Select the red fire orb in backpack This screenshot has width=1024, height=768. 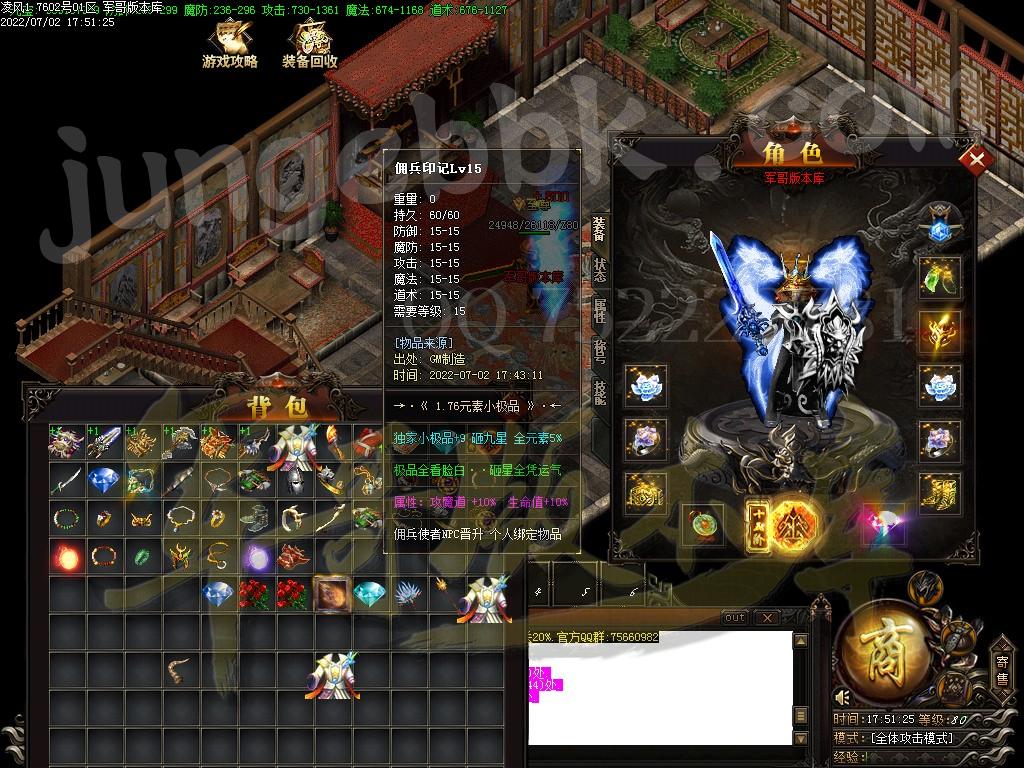67,555
